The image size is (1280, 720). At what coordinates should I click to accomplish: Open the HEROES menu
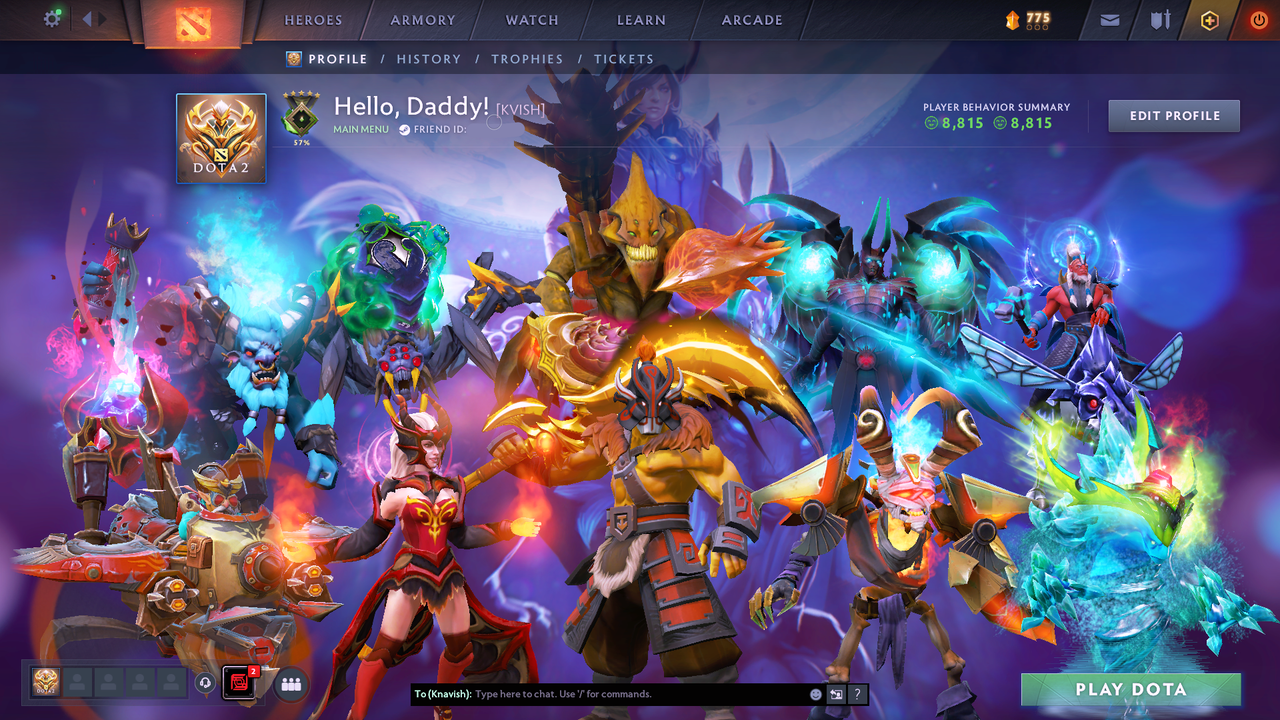click(313, 19)
